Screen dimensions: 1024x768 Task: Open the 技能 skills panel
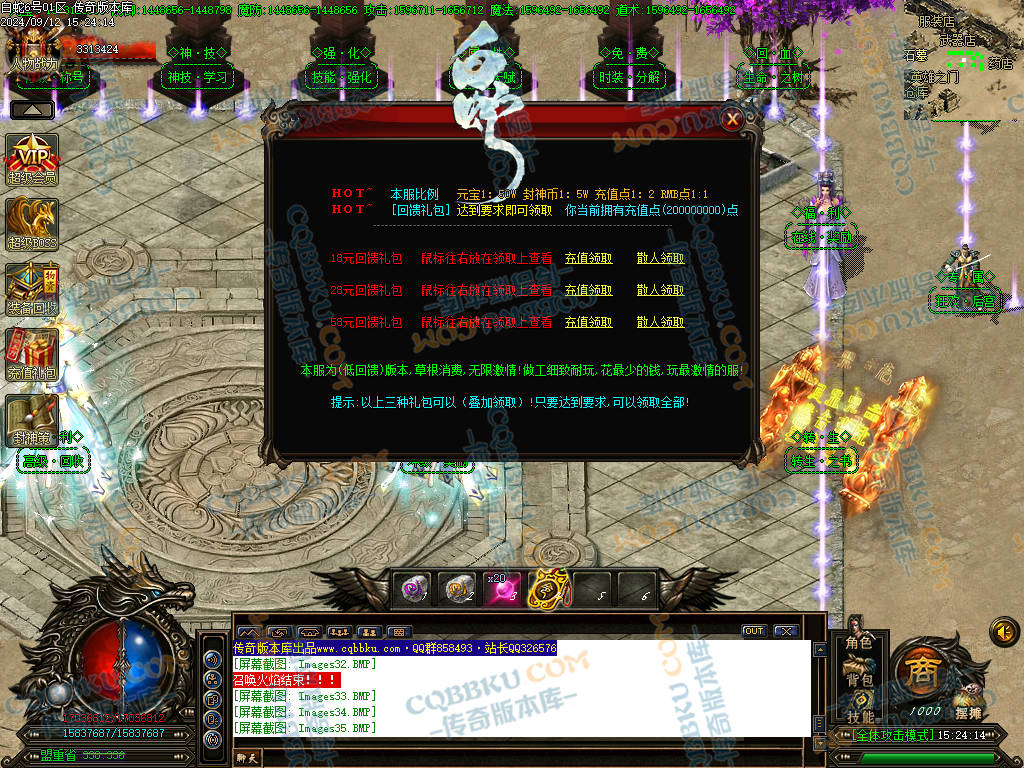(x=859, y=716)
